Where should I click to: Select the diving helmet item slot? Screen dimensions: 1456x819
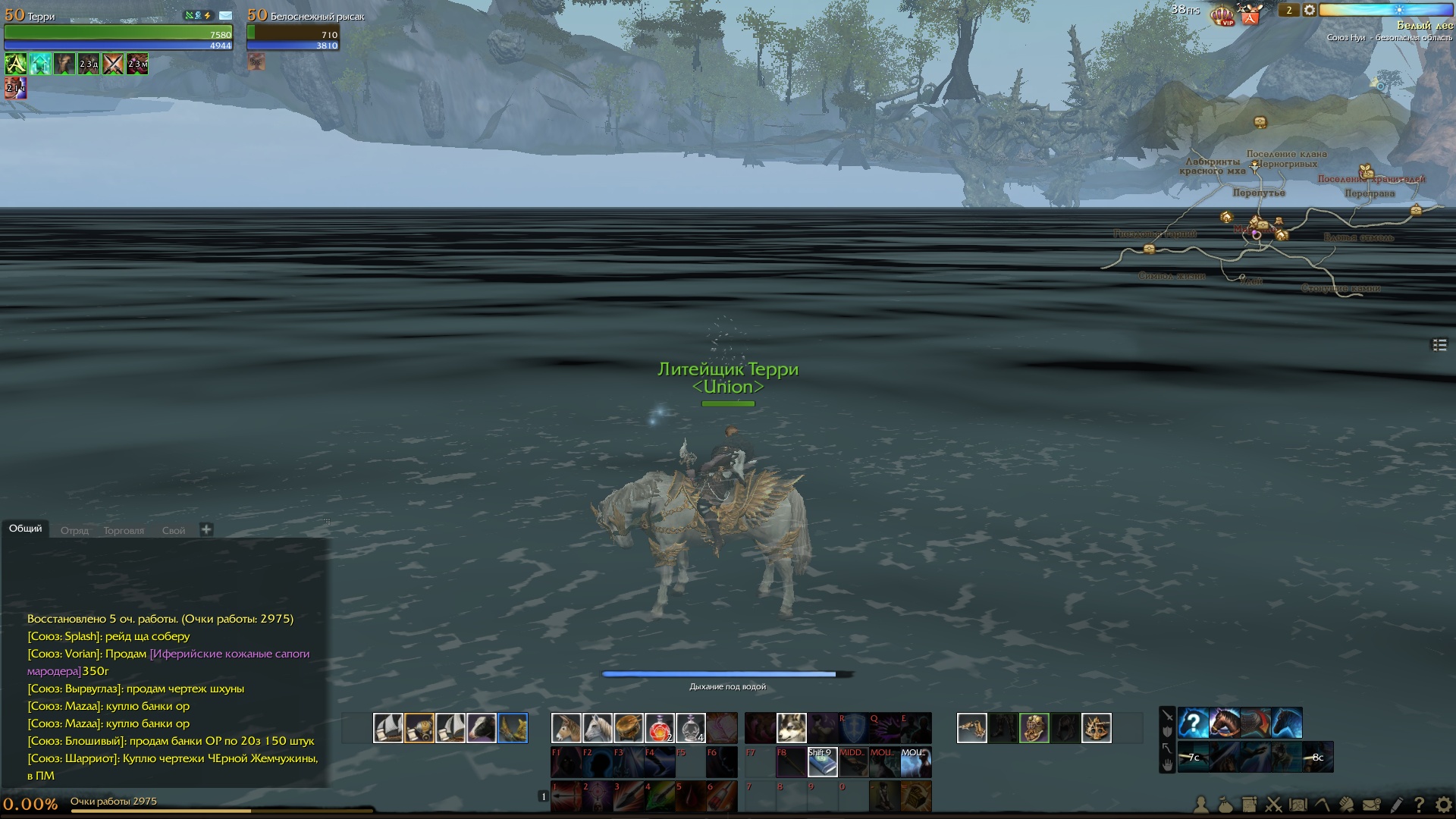point(1034,728)
